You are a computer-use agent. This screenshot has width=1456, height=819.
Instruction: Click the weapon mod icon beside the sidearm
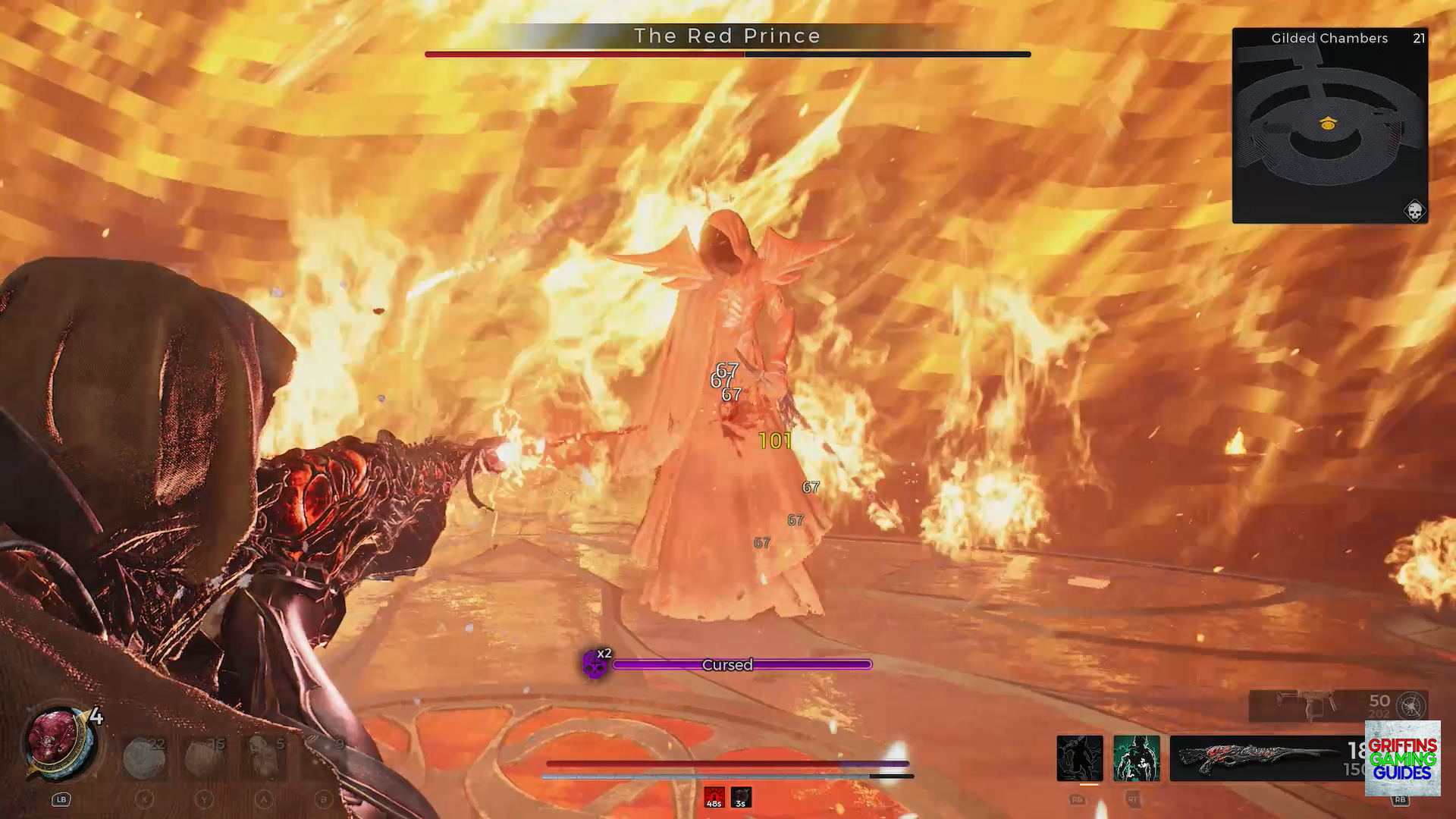click(x=1410, y=705)
